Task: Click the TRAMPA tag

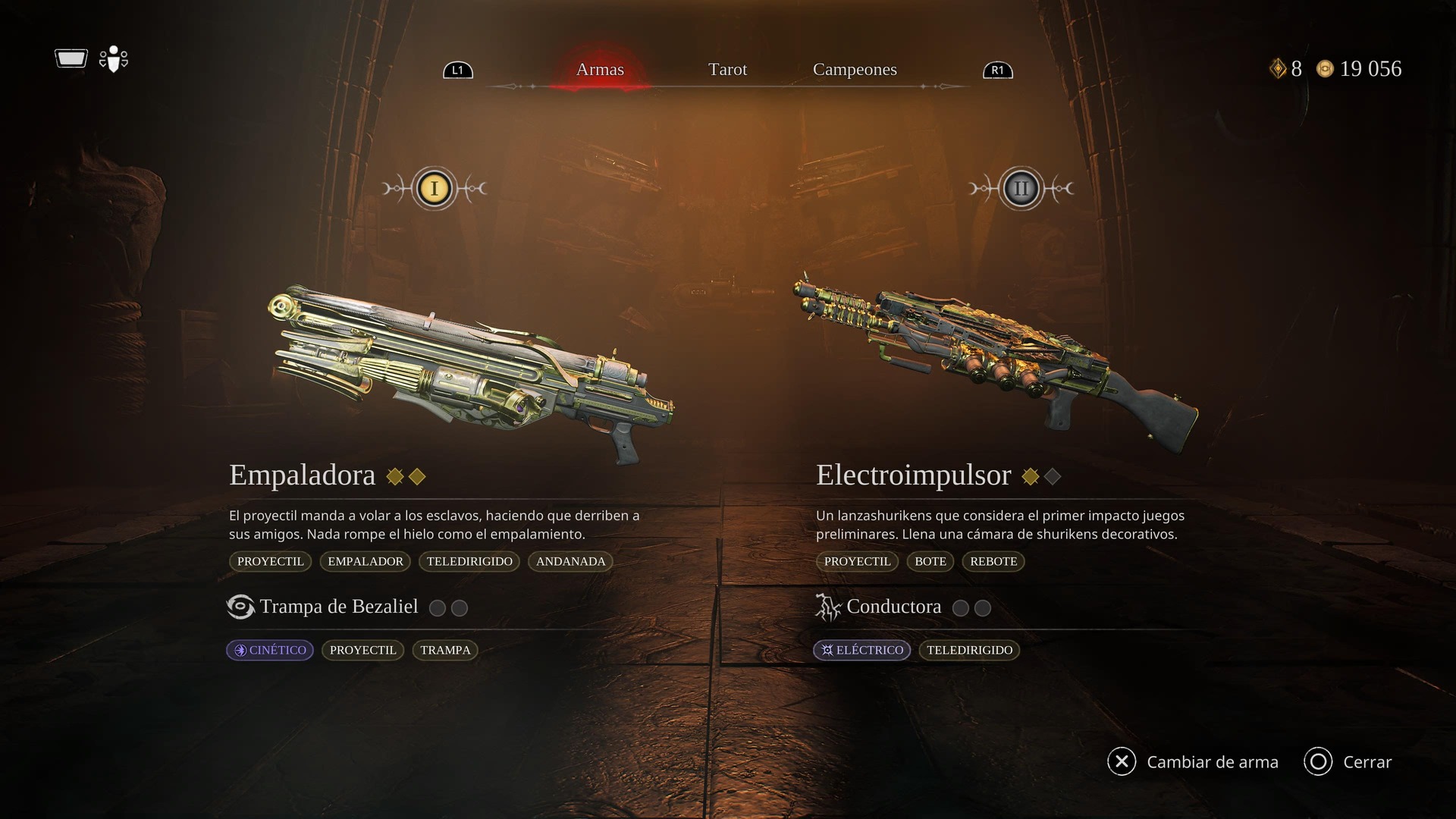Action: coord(445,650)
